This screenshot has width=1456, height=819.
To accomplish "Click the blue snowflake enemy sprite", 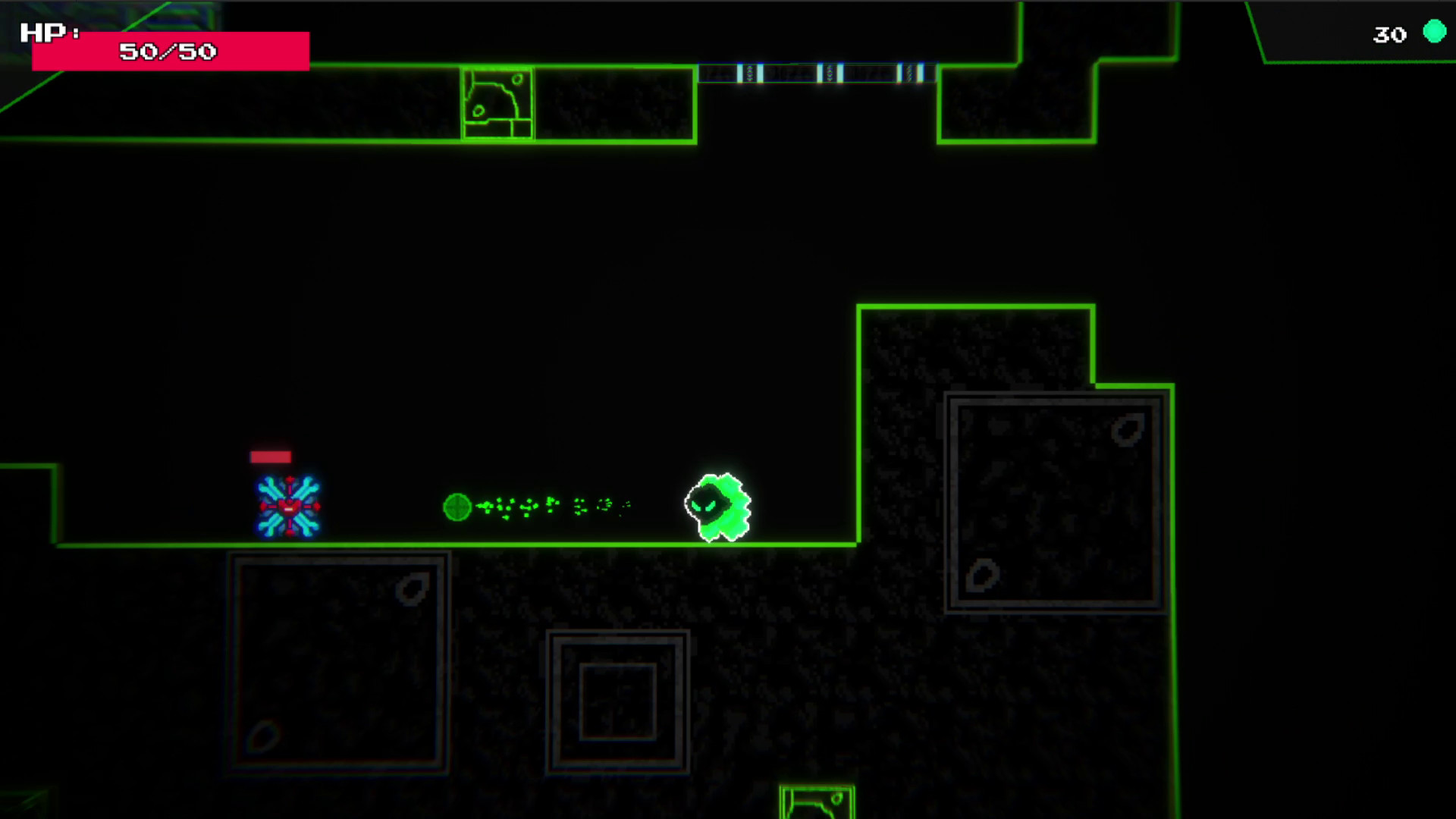I will (x=287, y=504).
